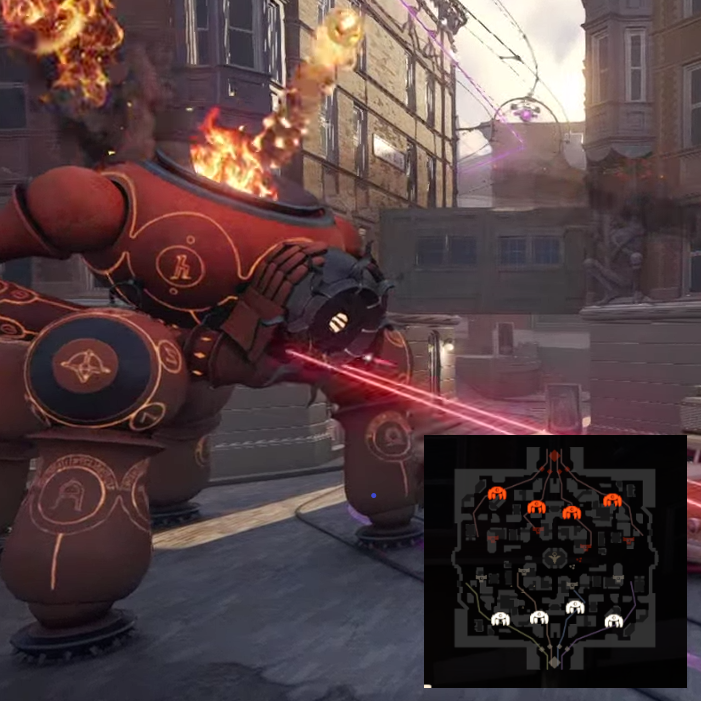Ping the white walker marker on the yellow lane
This screenshot has height=701, width=701.
(500, 620)
